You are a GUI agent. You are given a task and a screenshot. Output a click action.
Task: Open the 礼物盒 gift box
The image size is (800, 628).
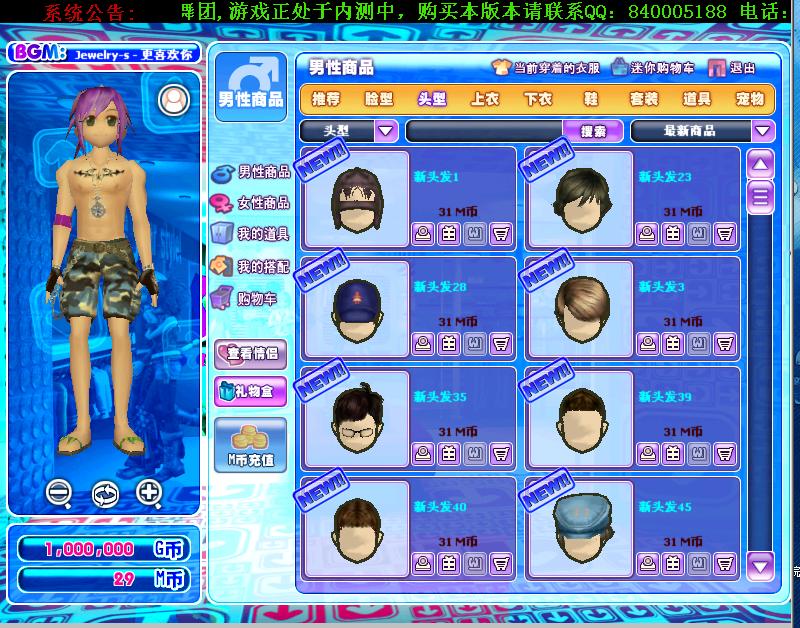click(250, 390)
